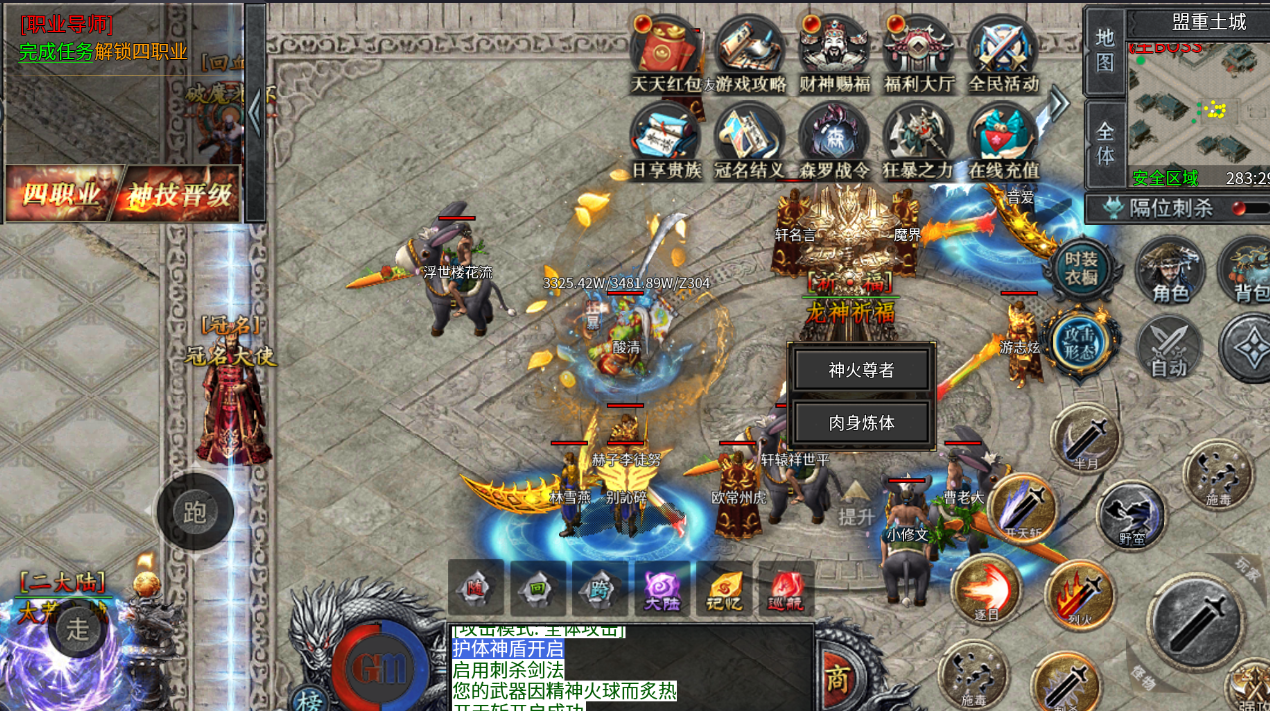Image resolution: width=1270 pixels, height=711 pixels.
Task: Open the 角色 character panel
Action: click(1169, 269)
